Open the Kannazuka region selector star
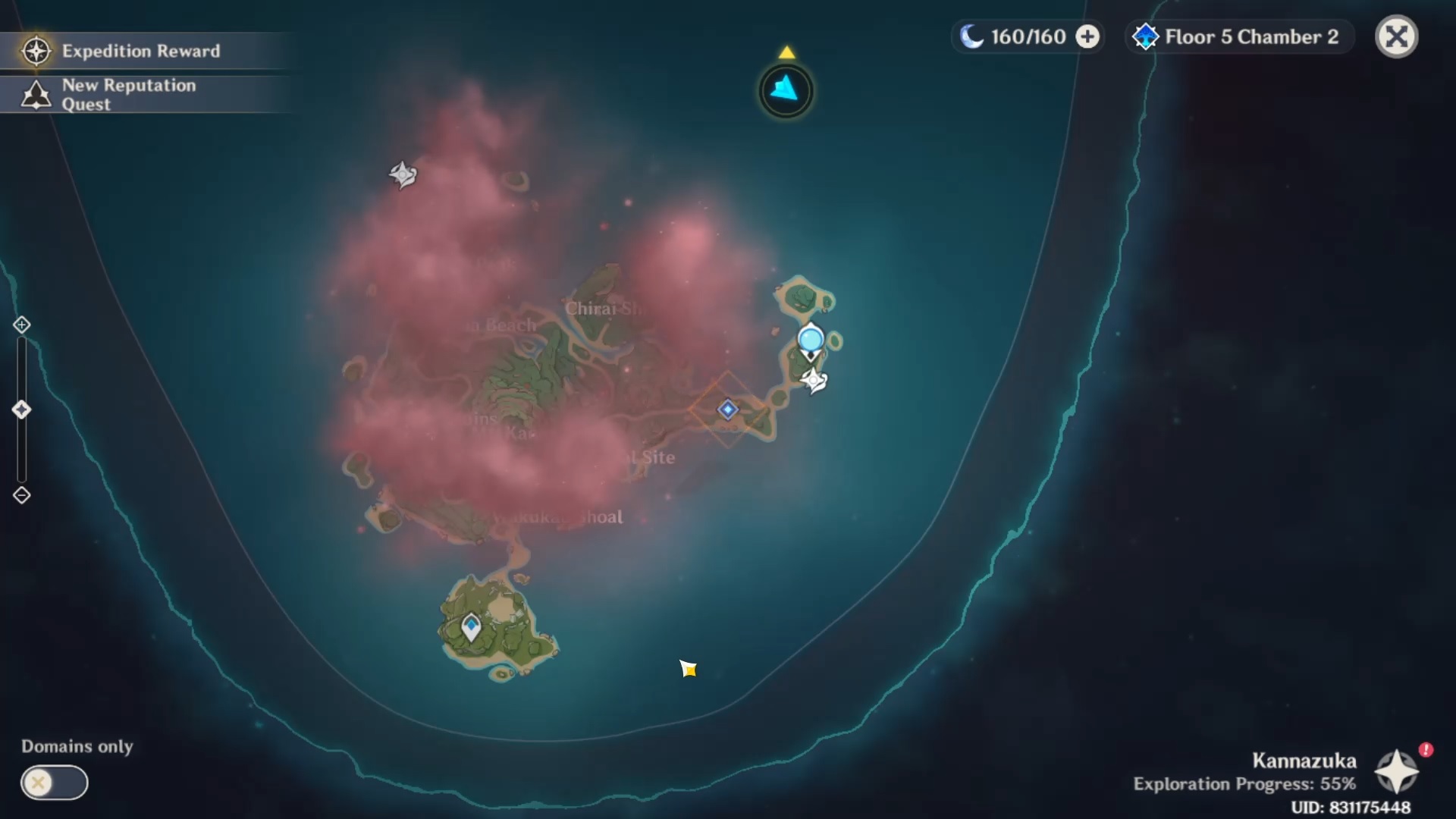This screenshot has width=1456, height=819. tap(1396, 772)
